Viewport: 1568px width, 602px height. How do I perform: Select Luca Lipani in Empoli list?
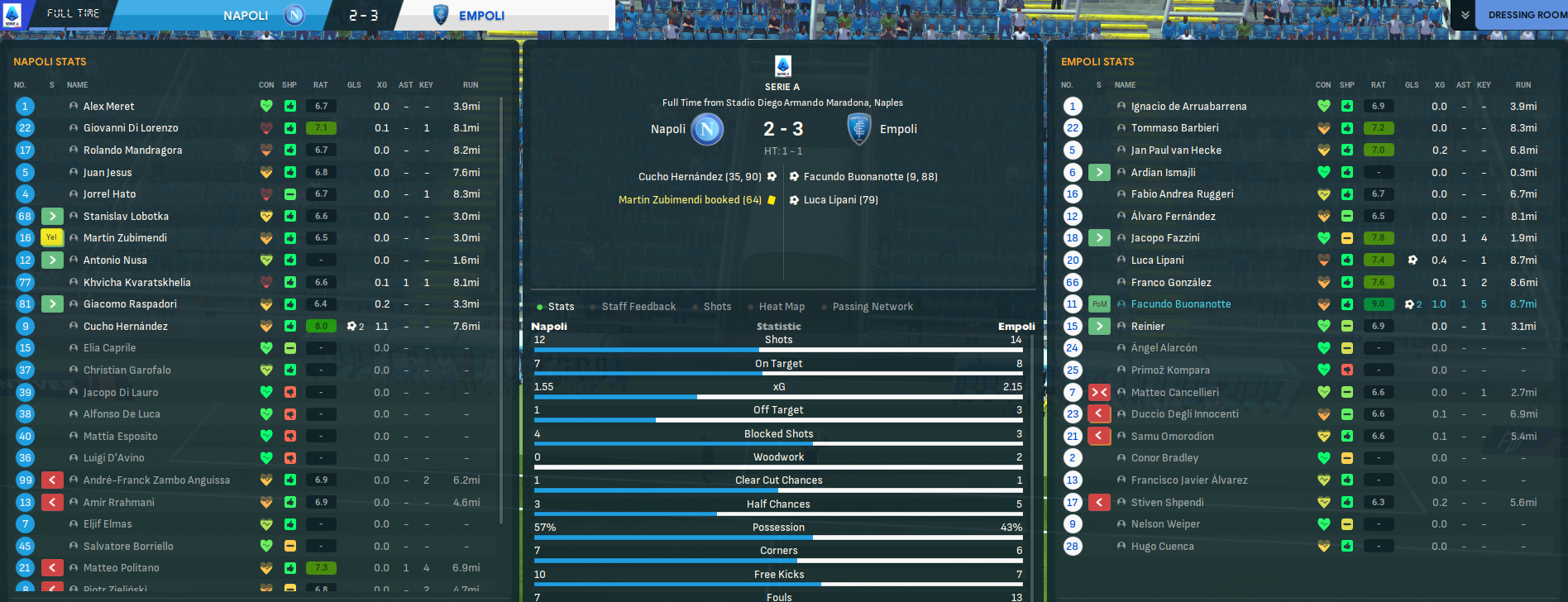tap(1157, 260)
